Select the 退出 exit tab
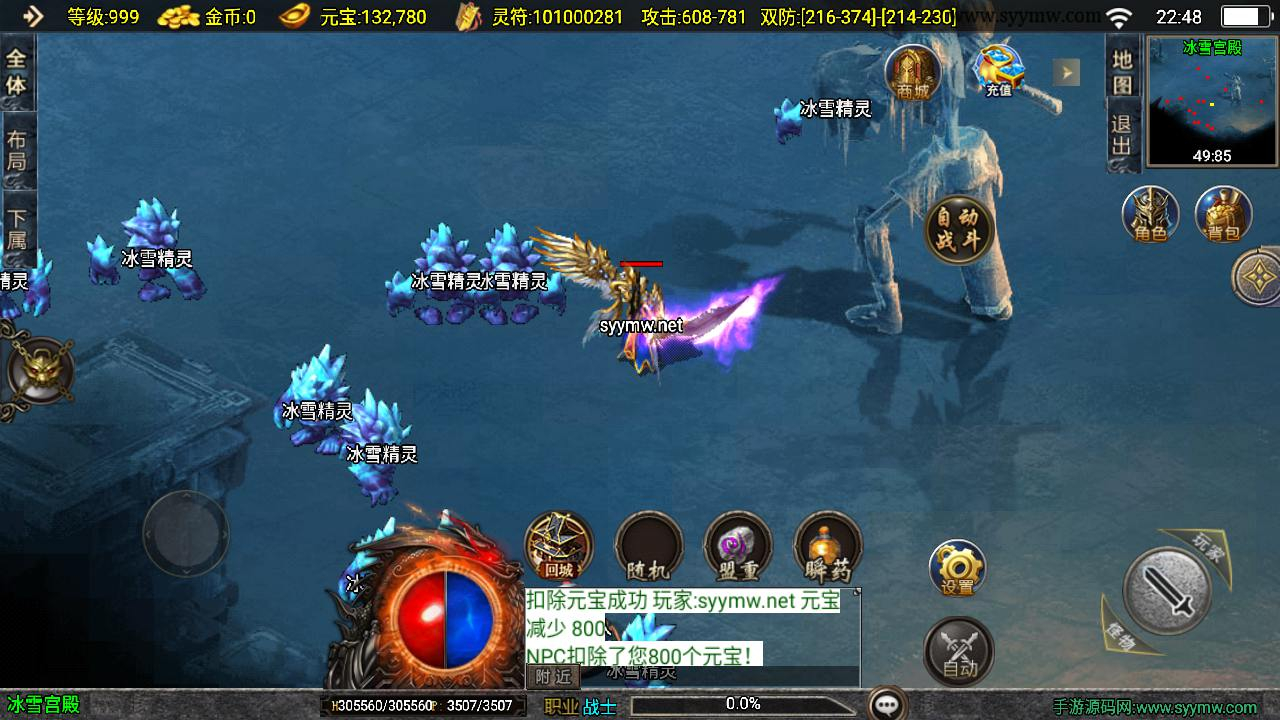Image resolution: width=1280 pixels, height=720 pixels. coord(1122,135)
